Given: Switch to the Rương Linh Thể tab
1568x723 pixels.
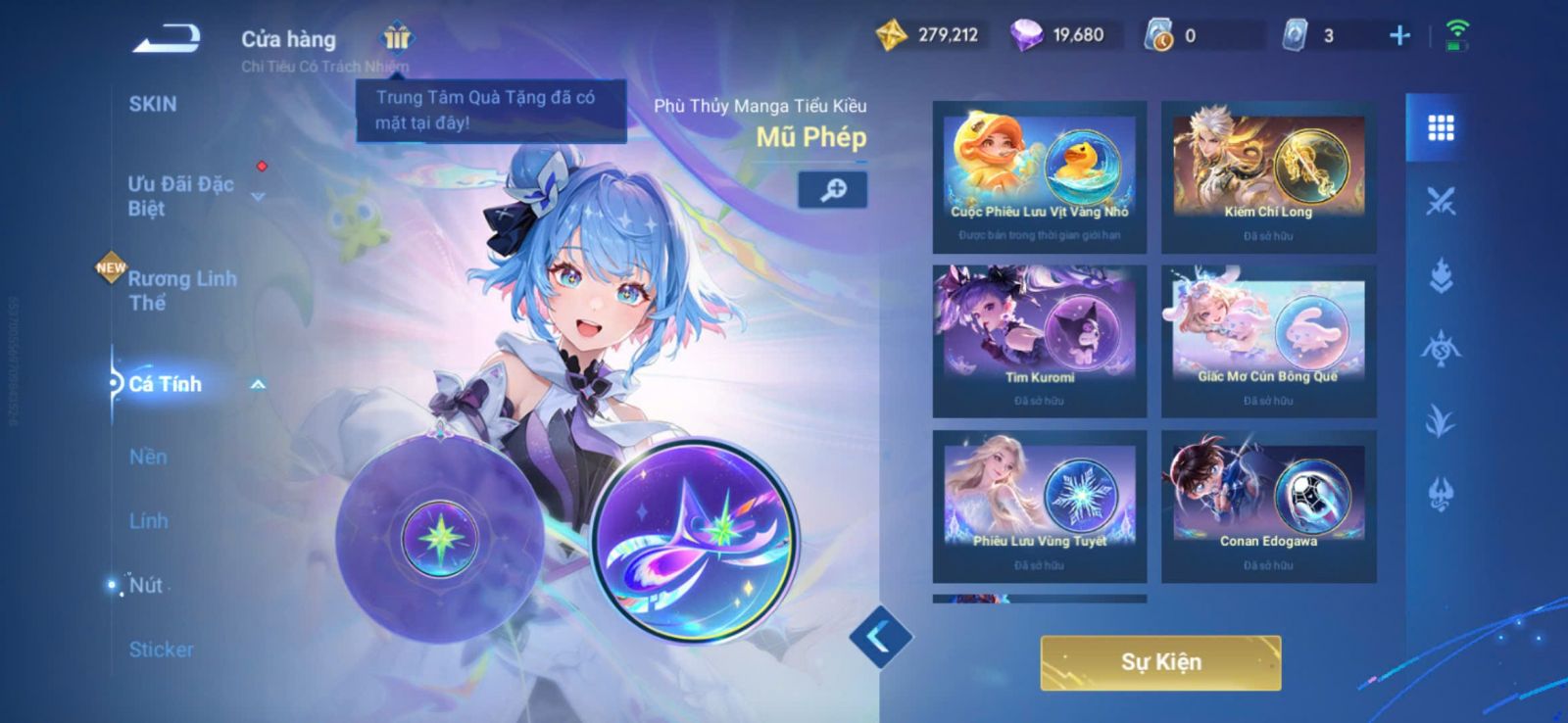Looking at the screenshot, I should click(182, 290).
